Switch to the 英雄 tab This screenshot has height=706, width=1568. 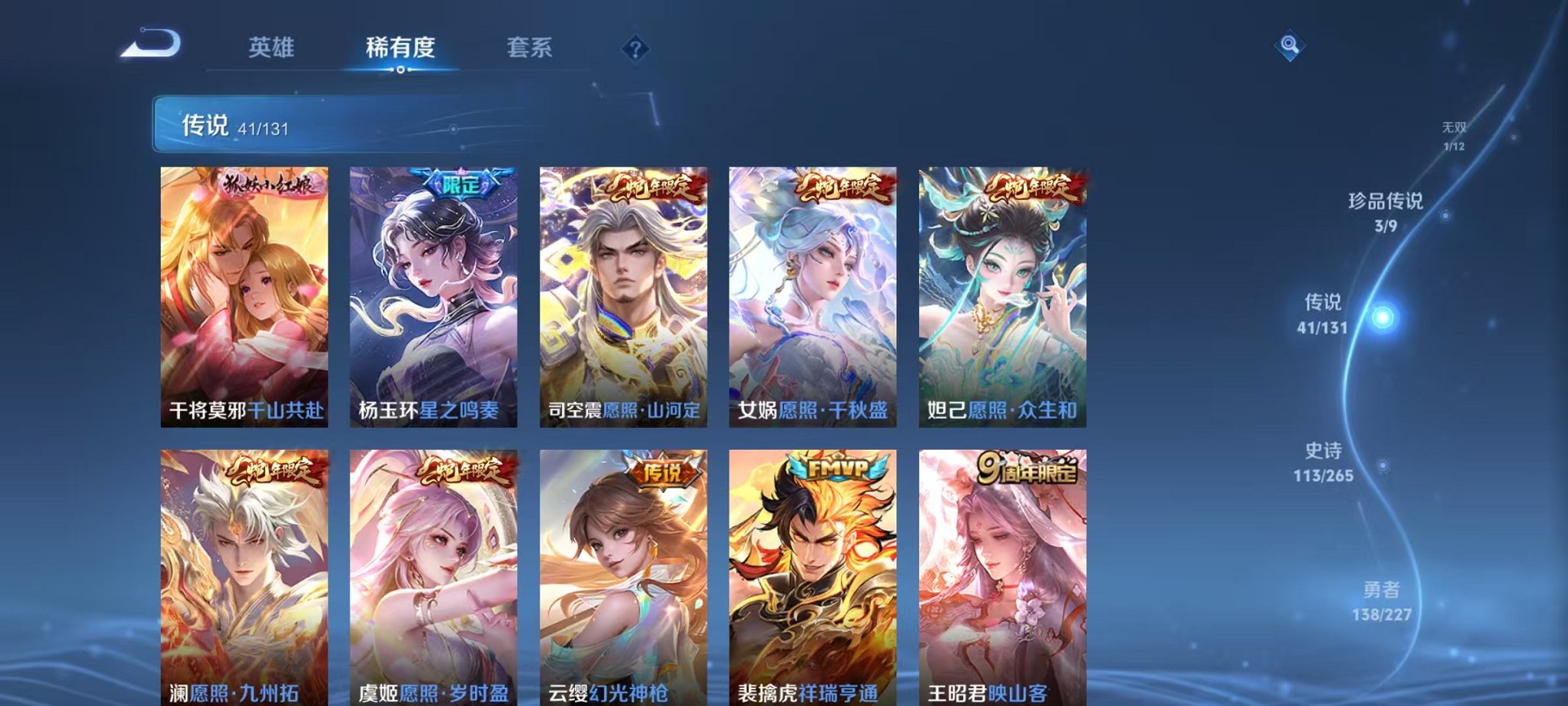point(273,46)
